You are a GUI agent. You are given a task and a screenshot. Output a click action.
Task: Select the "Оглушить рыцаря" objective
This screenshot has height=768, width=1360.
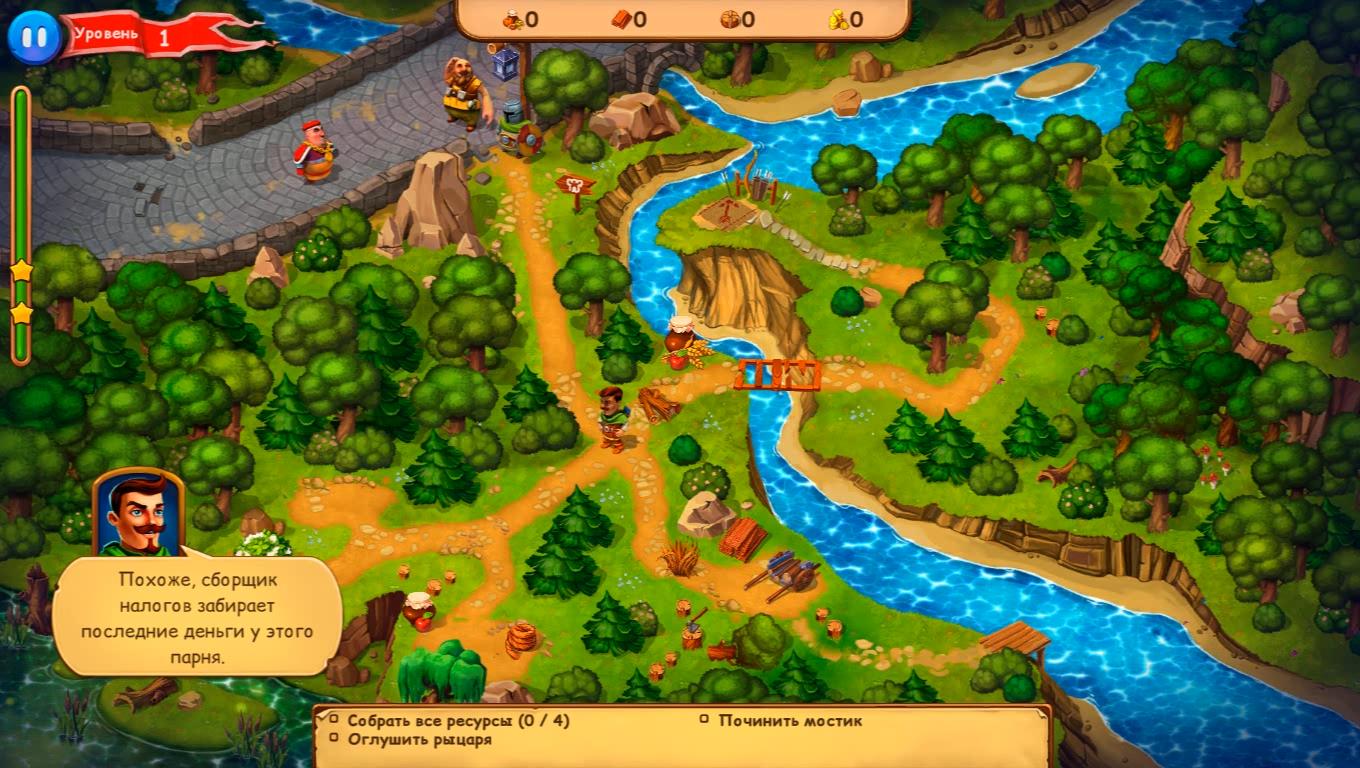[419, 740]
